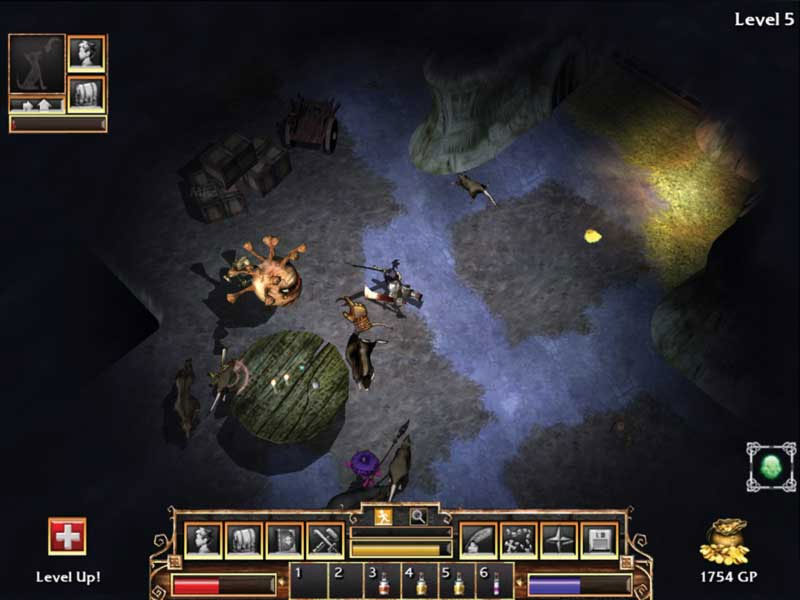Click the magnifying glass icon
Screen dimensions: 800x600
(x=417, y=517)
